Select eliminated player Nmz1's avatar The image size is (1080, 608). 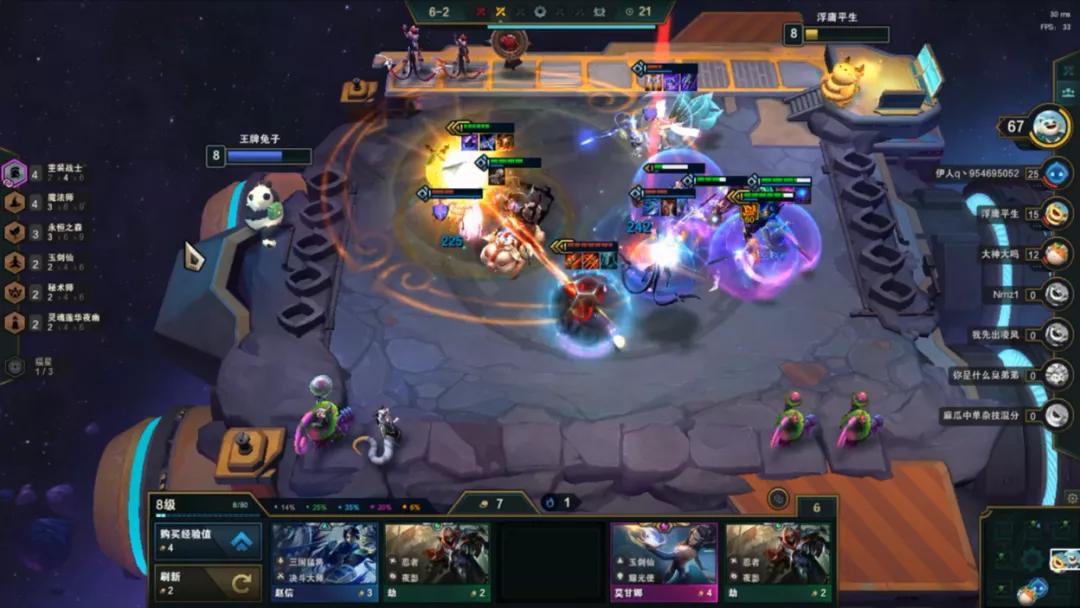click(x=1056, y=293)
